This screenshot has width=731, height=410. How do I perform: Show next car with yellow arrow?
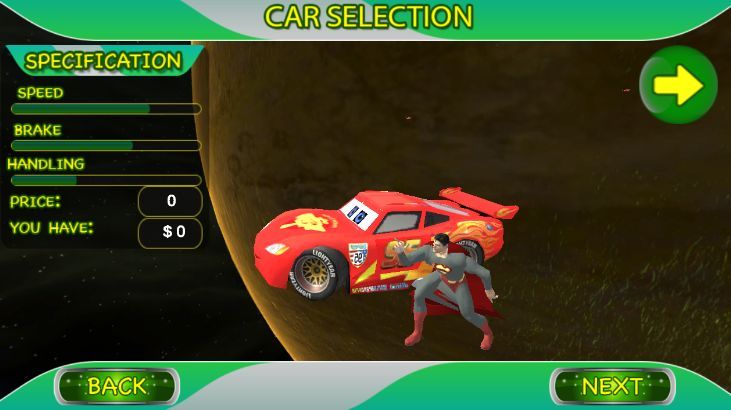click(x=678, y=86)
